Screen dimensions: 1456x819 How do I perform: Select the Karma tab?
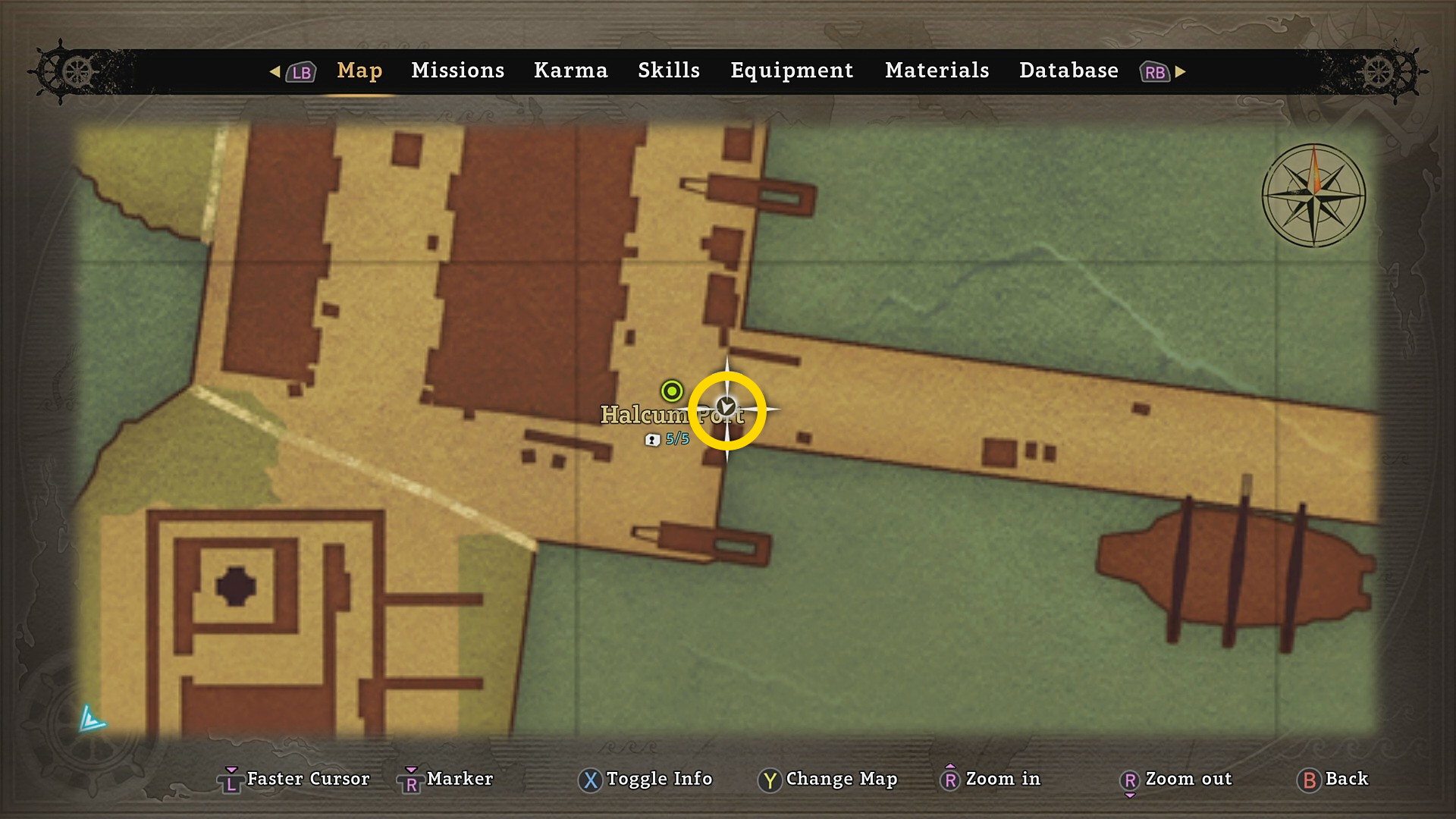click(570, 71)
